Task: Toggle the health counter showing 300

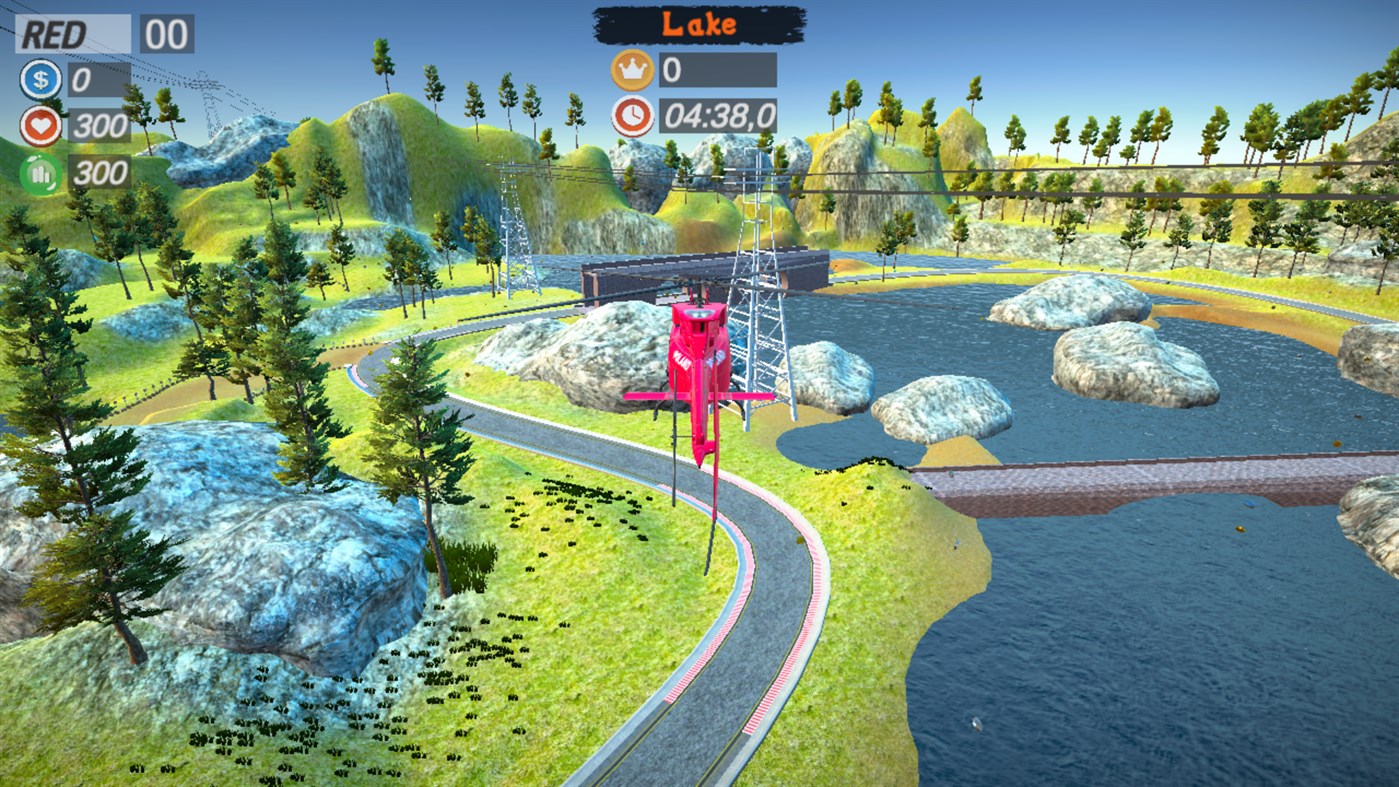Action: point(100,126)
